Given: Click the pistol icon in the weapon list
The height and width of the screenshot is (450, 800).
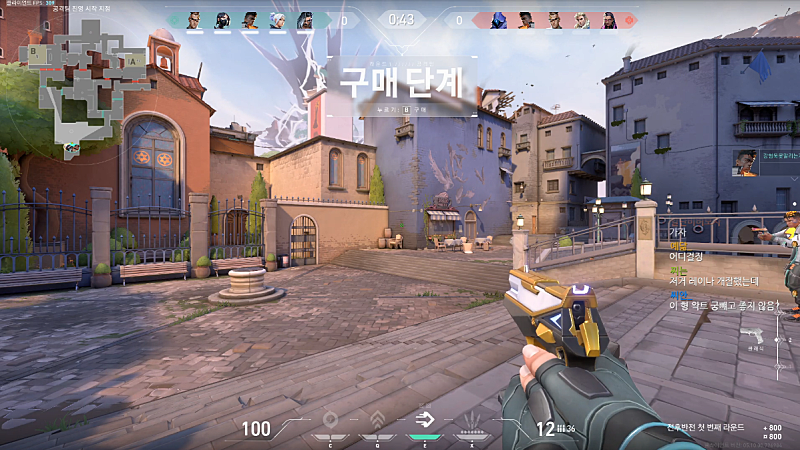Looking at the screenshot, I should tap(757, 337).
